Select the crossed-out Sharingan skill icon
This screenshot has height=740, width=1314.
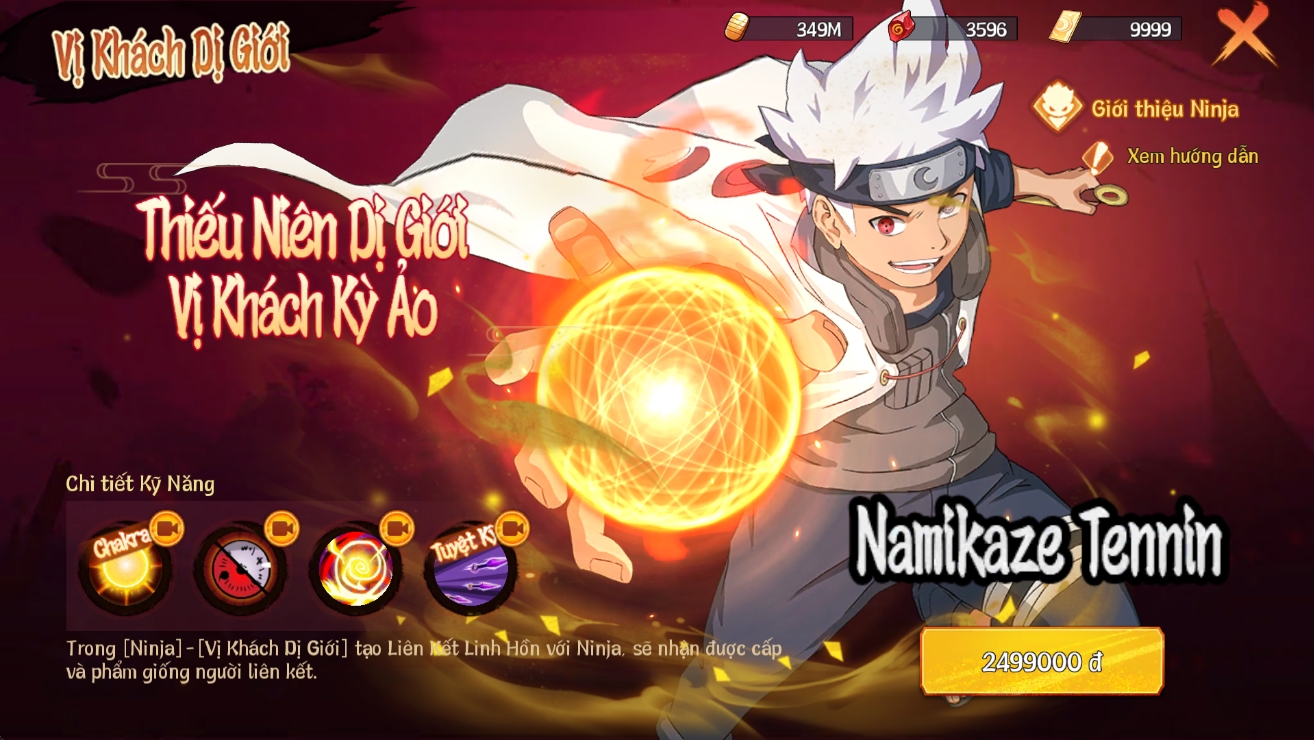point(239,569)
